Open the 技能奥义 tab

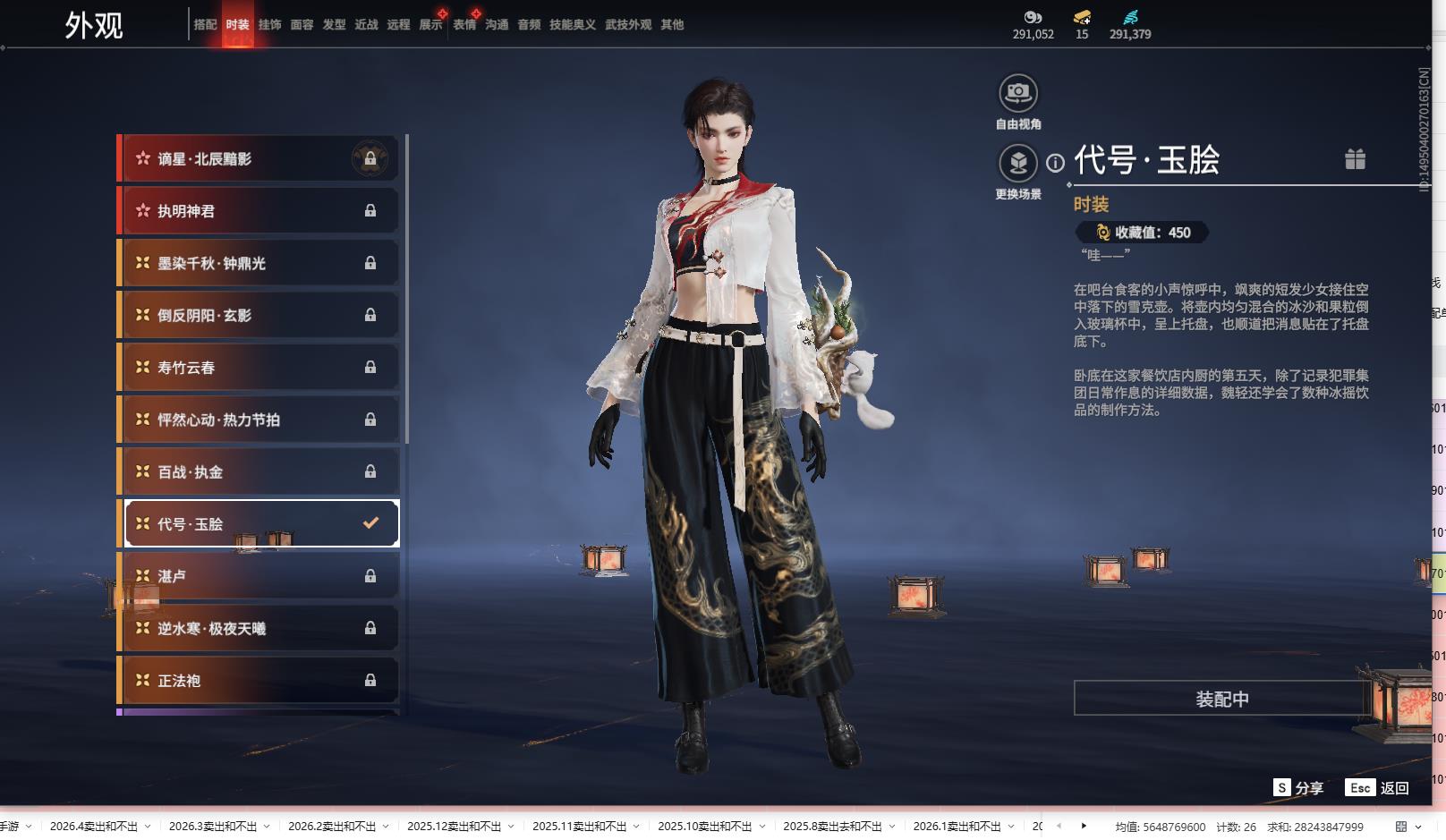[572, 25]
